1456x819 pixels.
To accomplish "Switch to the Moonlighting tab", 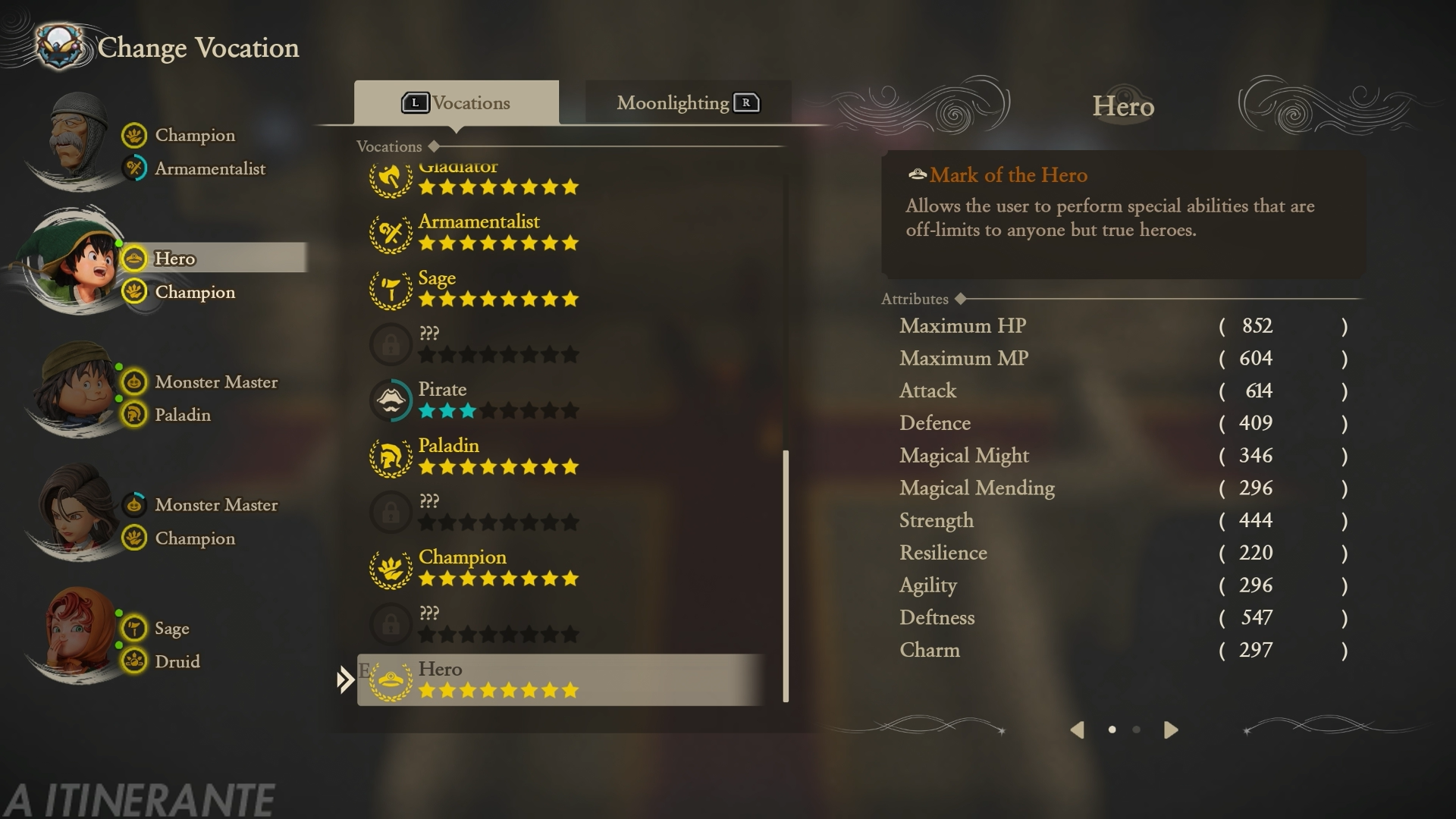I will click(687, 103).
